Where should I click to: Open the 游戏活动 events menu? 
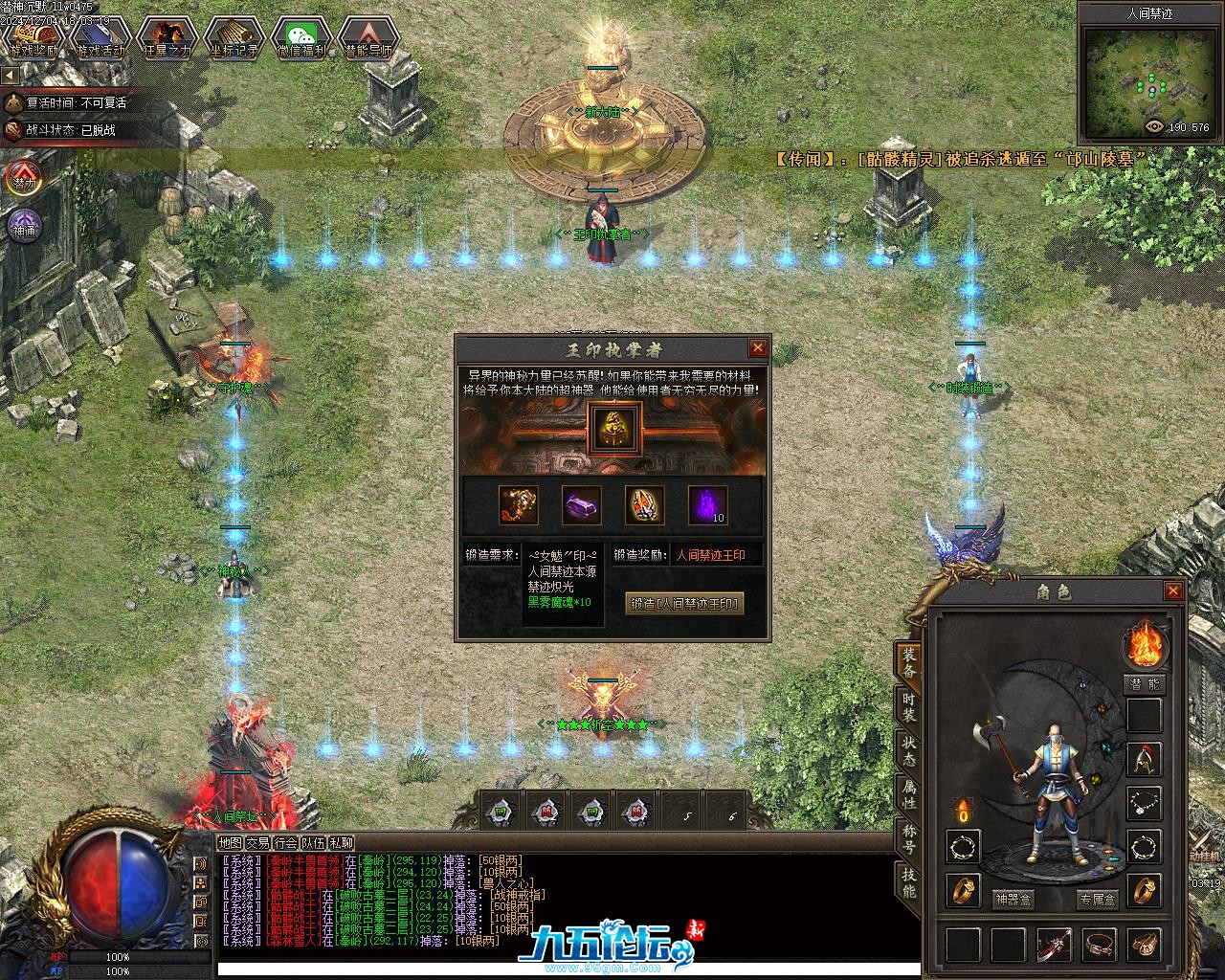point(100,39)
